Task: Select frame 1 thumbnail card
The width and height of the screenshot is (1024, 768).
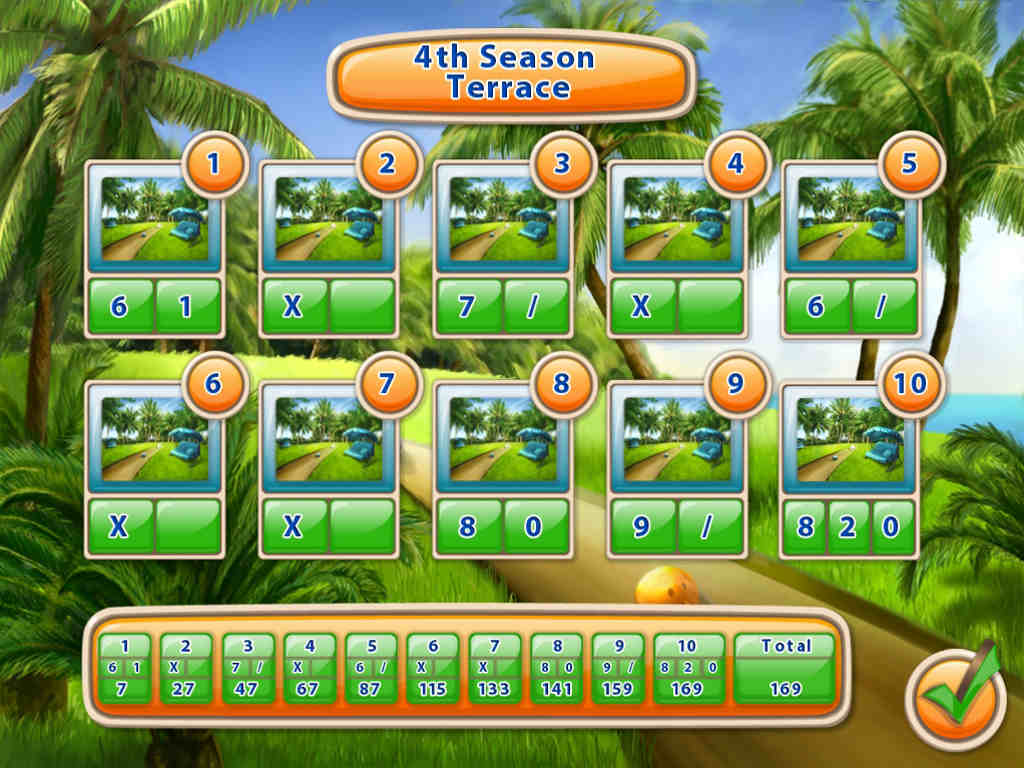Action: 154,220
